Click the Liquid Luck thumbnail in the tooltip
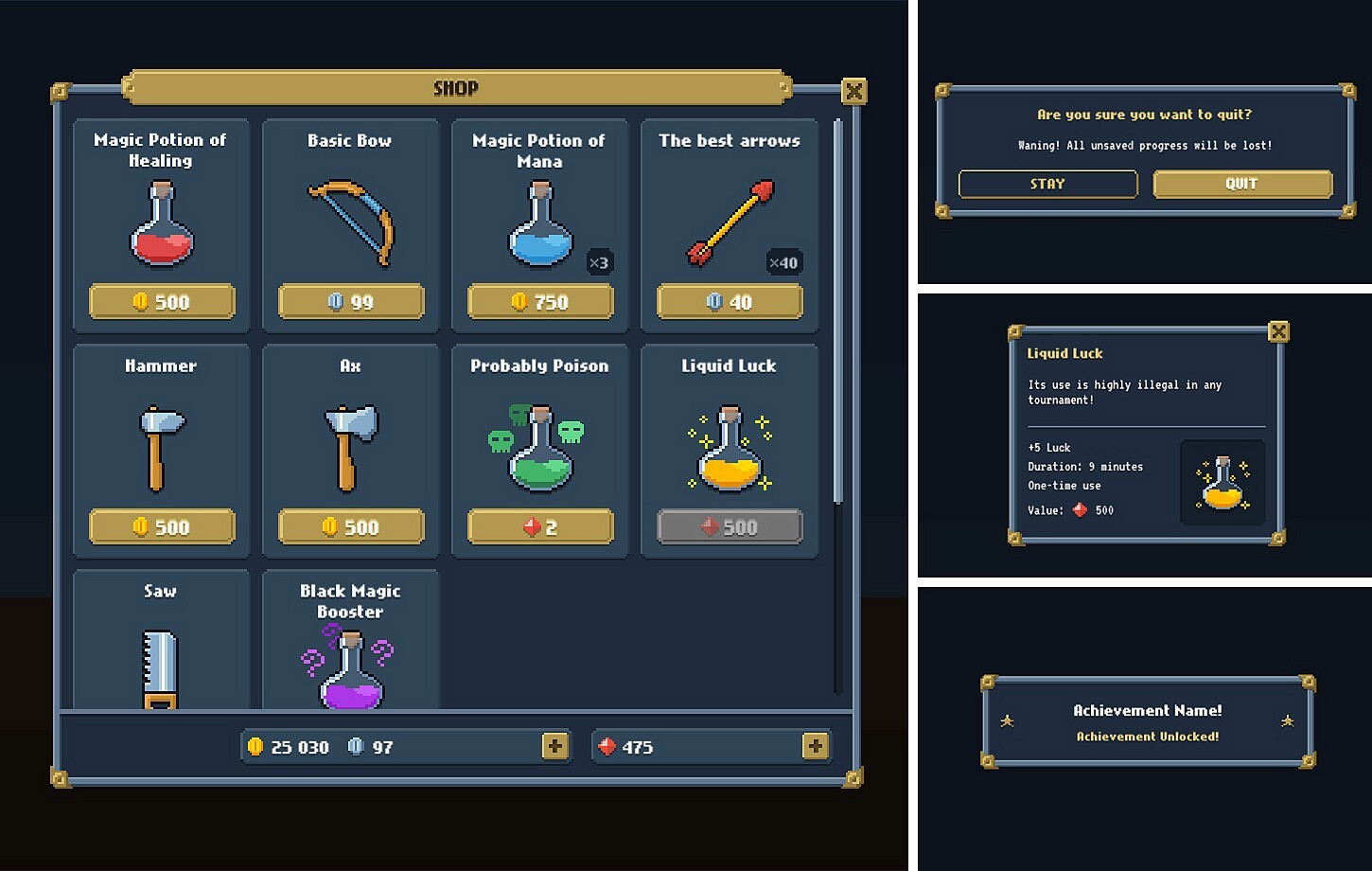Screen dimensions: 1372x871 [x=1222, y=483]
